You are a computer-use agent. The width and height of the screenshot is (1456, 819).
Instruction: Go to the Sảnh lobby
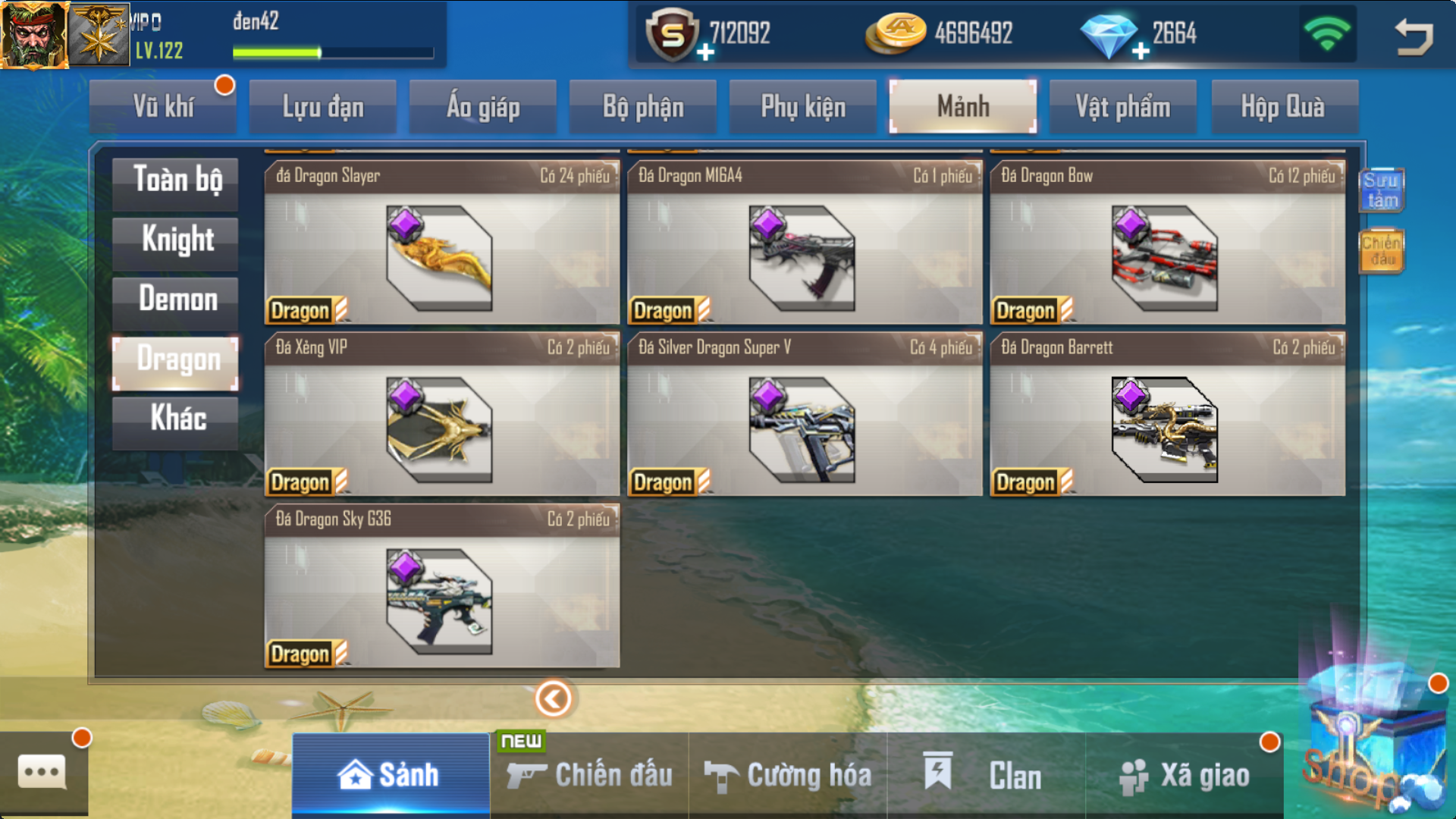coord(390,775)
